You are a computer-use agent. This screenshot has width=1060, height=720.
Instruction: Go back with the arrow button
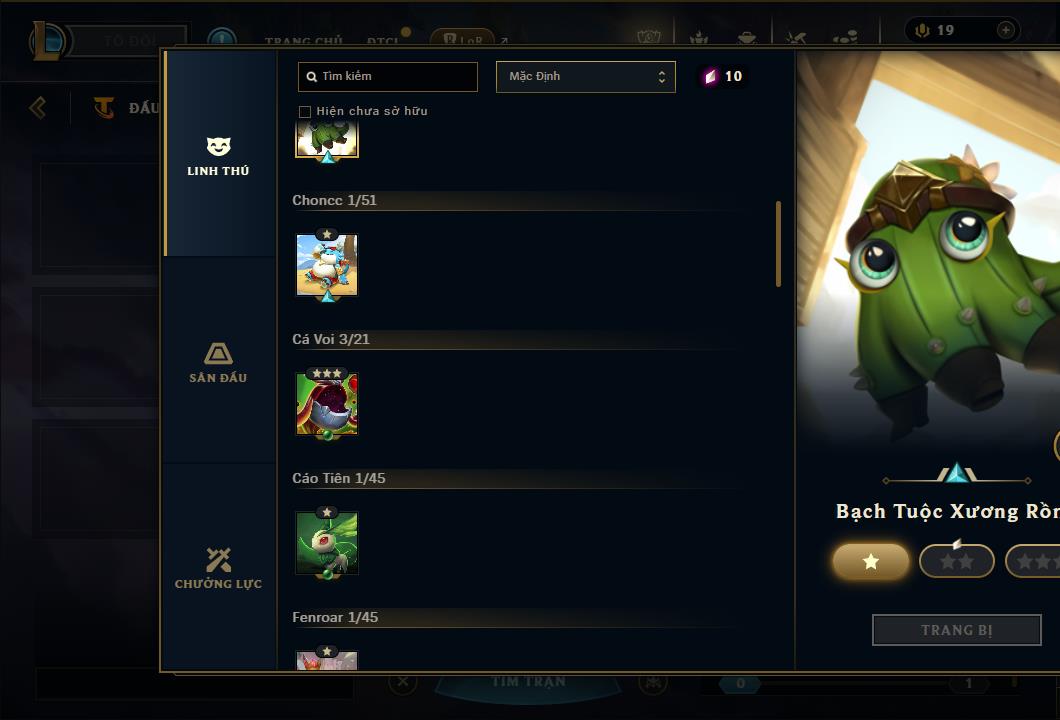38,107
